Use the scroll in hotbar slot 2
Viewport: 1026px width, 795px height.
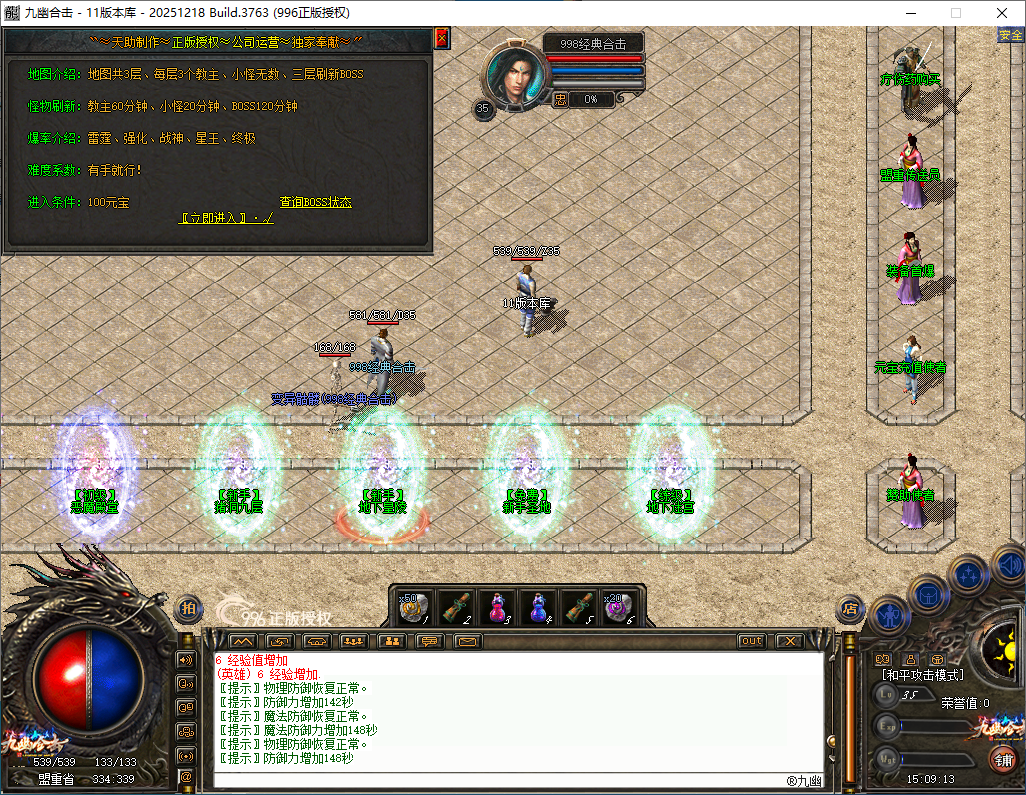[x=455, y=607]
